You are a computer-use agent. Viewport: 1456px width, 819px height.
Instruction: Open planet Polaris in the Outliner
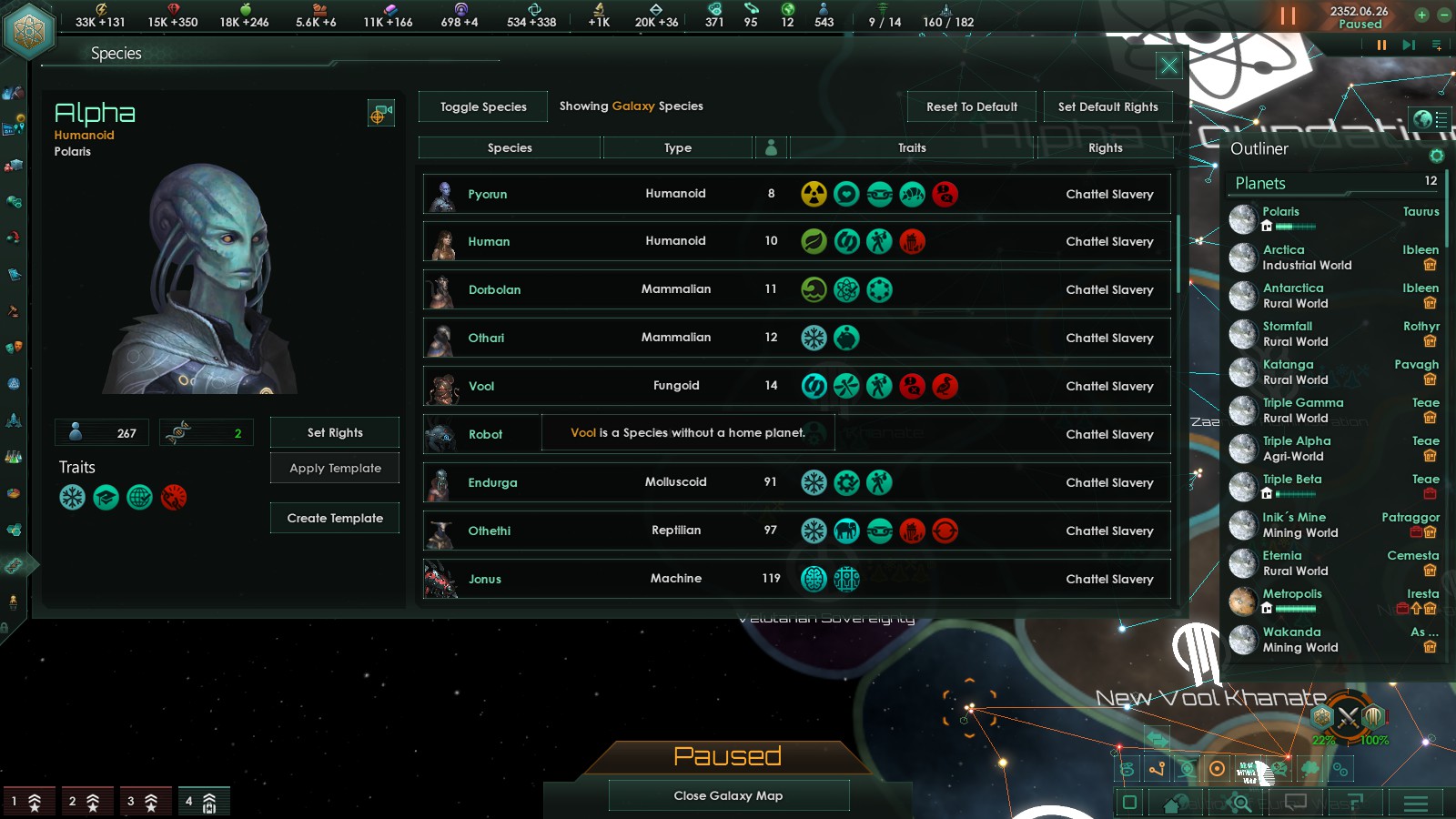click(x=1280, y=212)
